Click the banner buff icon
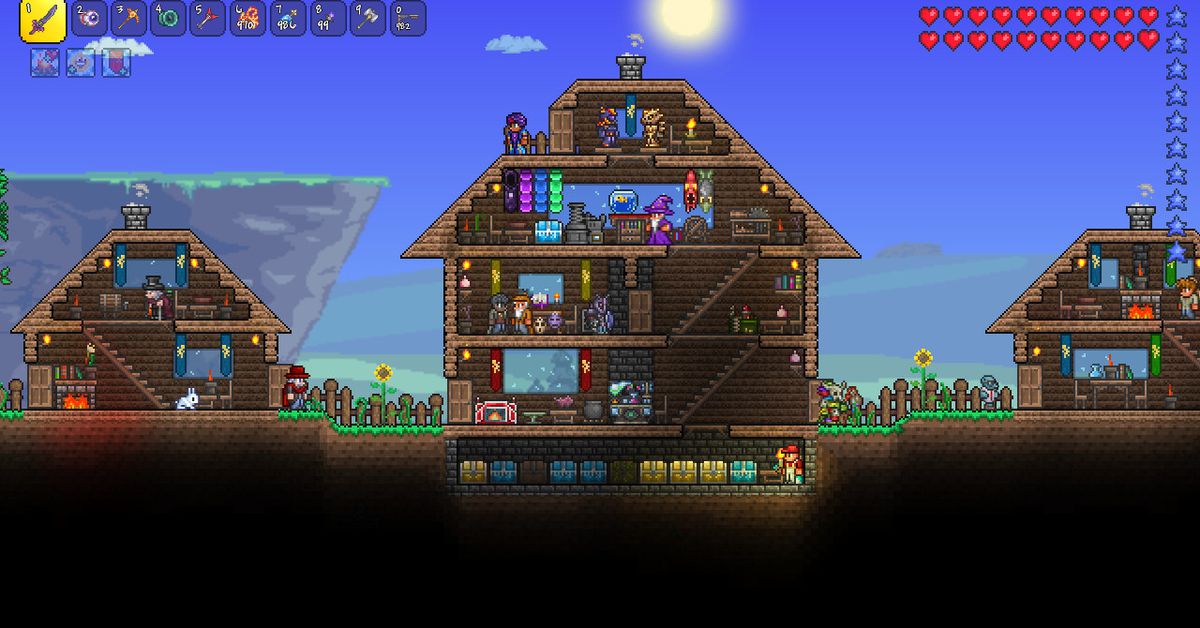Image resolution: width=1200 pixels, height=628 pixels. [116, 62]
